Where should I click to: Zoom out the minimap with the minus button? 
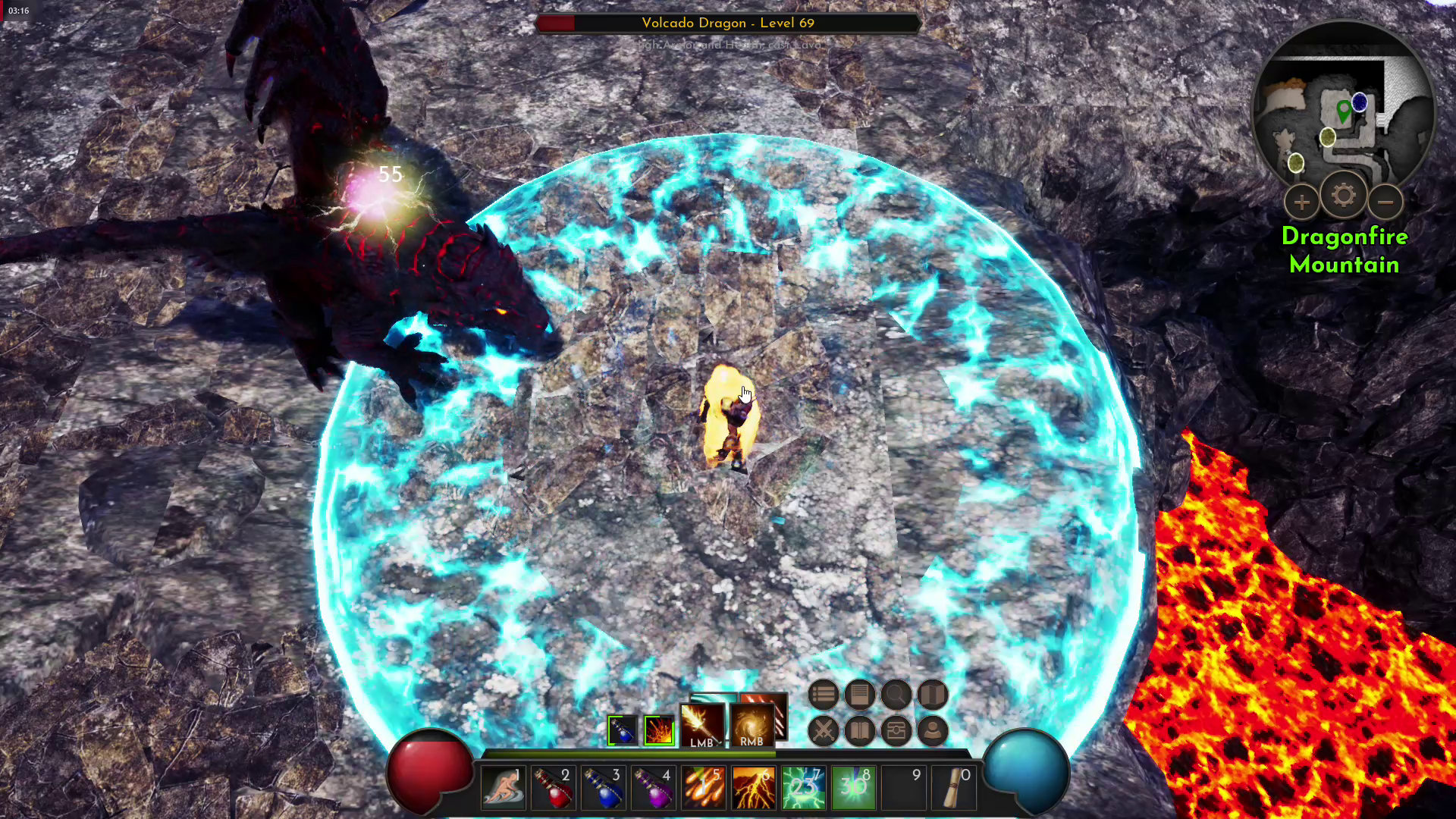[1385, 202]
